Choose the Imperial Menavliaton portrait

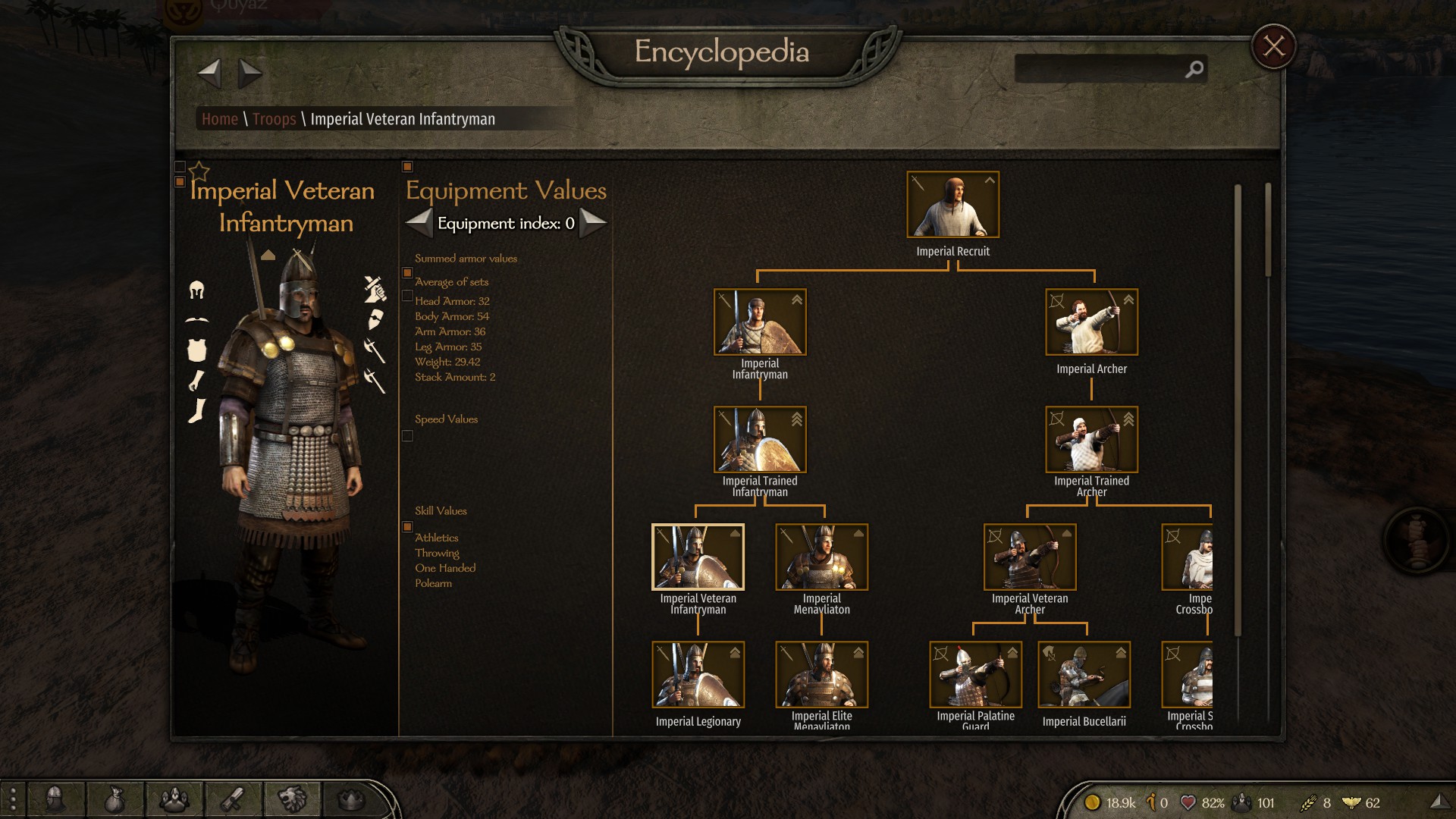pos(821,557)
